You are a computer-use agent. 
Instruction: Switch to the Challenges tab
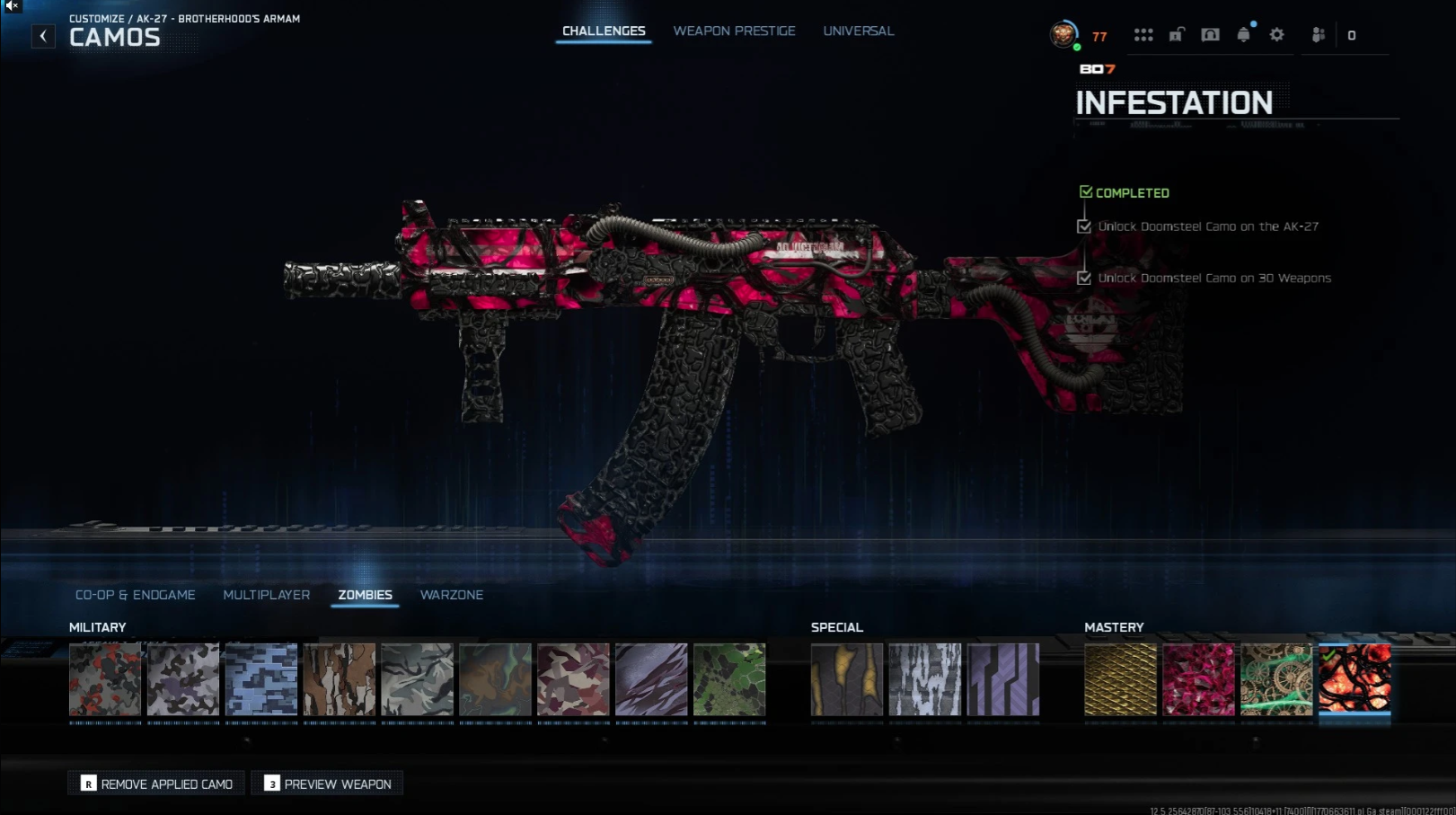604,31
